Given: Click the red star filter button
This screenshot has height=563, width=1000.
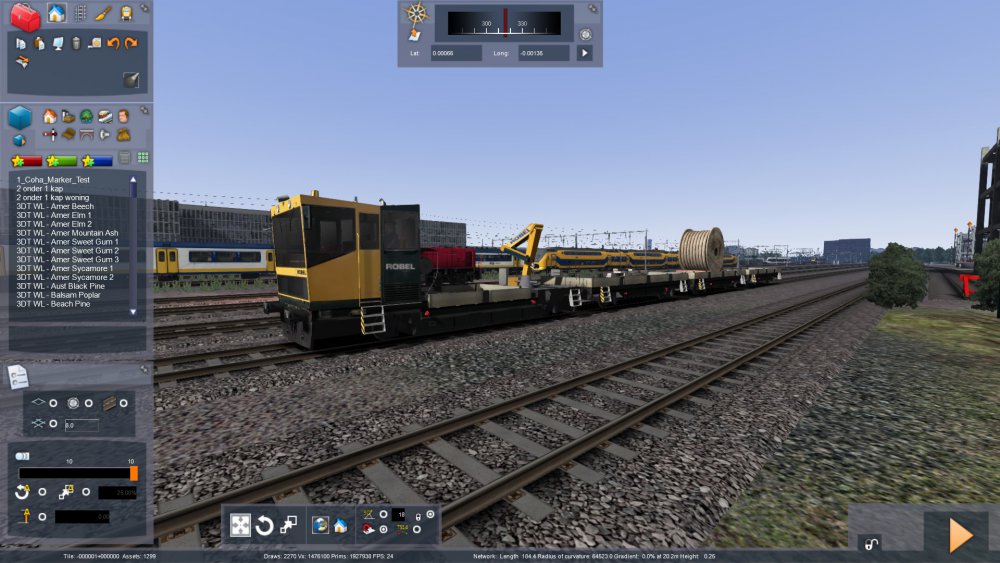Looking at the screenshot, I should coord(27,160).
